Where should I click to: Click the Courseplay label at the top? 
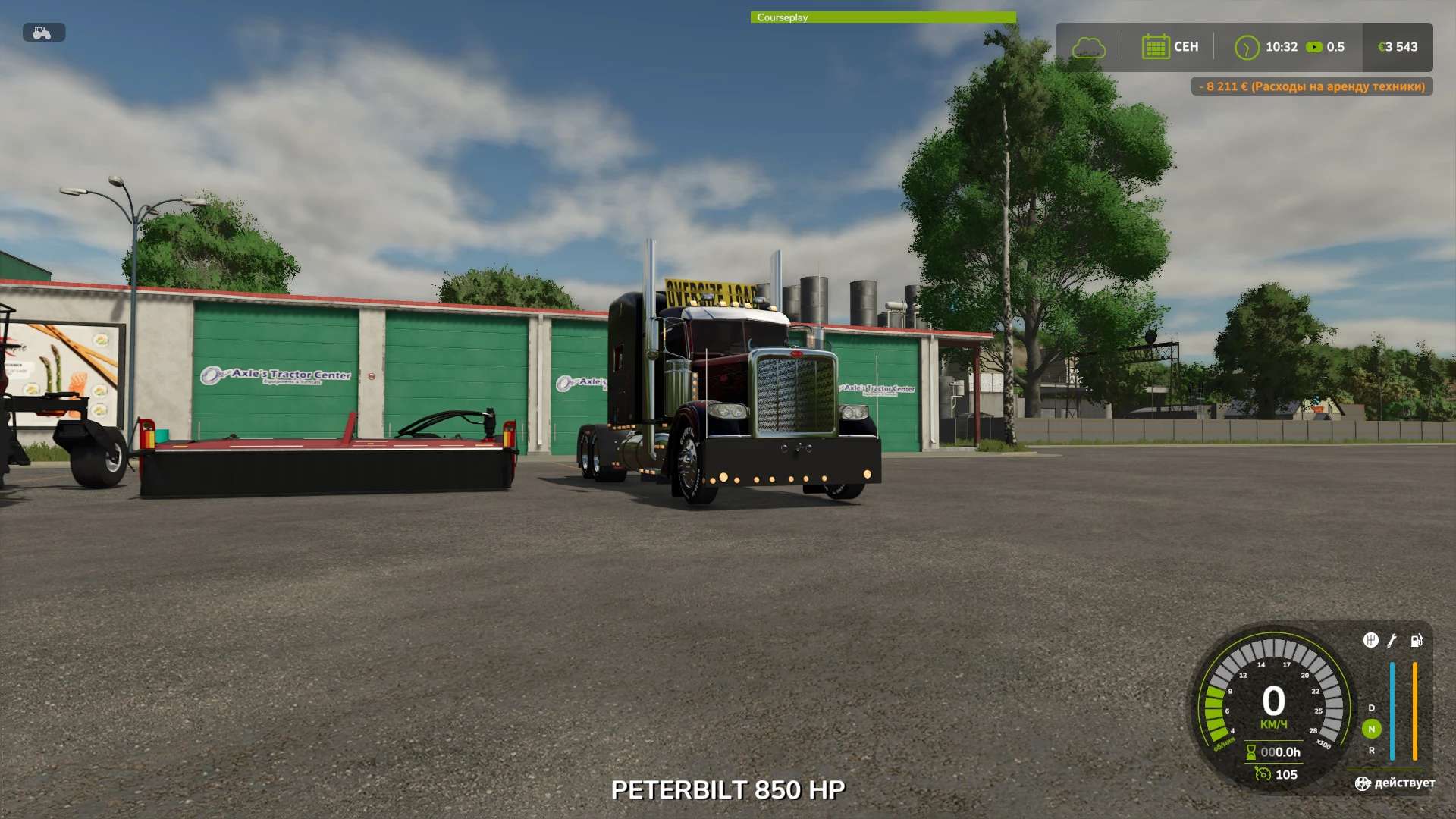coord(783,17)
